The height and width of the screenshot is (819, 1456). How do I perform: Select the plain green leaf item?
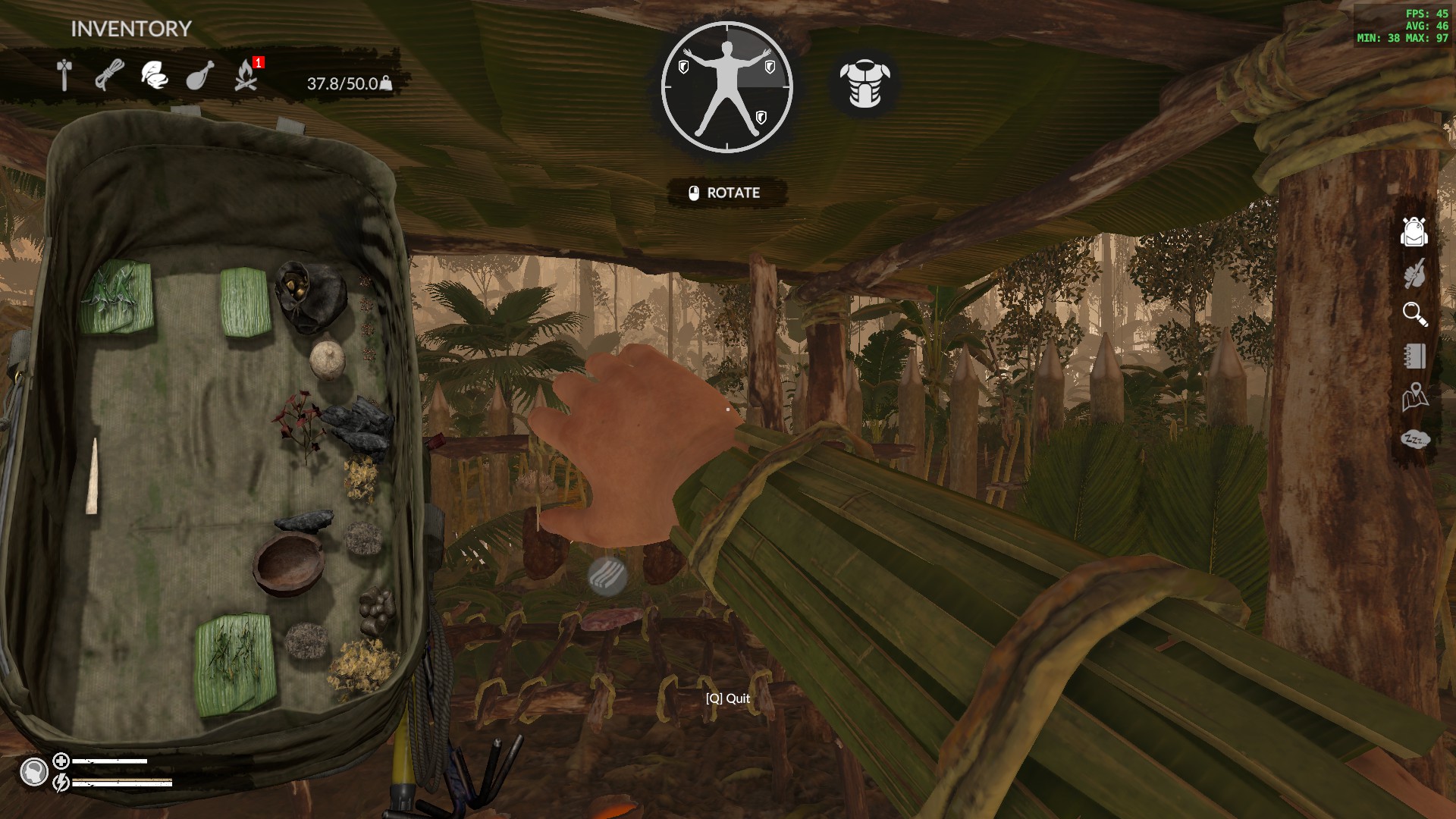[245, 302]
